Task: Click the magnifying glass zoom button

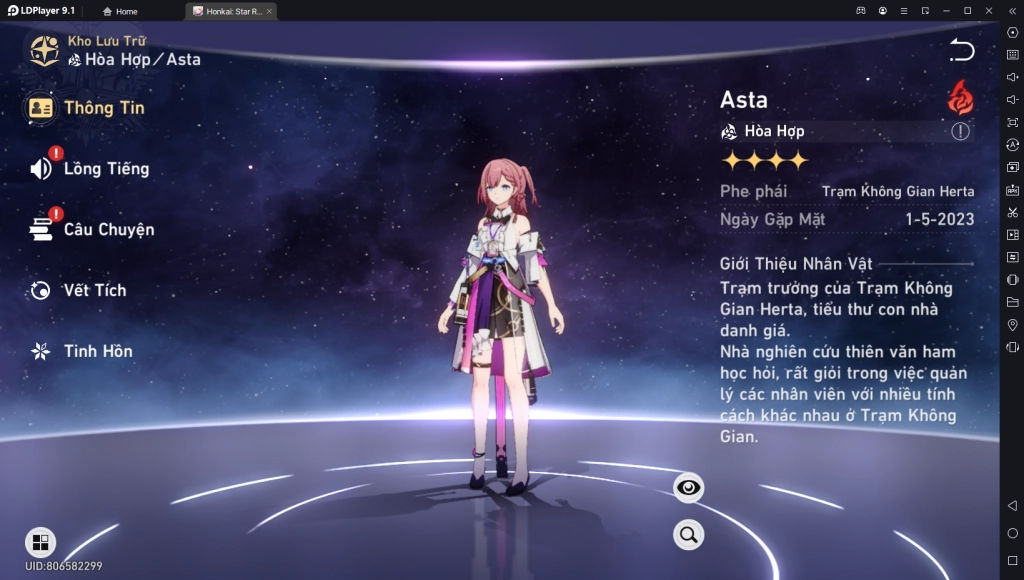Action: click(x=688, y=535)
